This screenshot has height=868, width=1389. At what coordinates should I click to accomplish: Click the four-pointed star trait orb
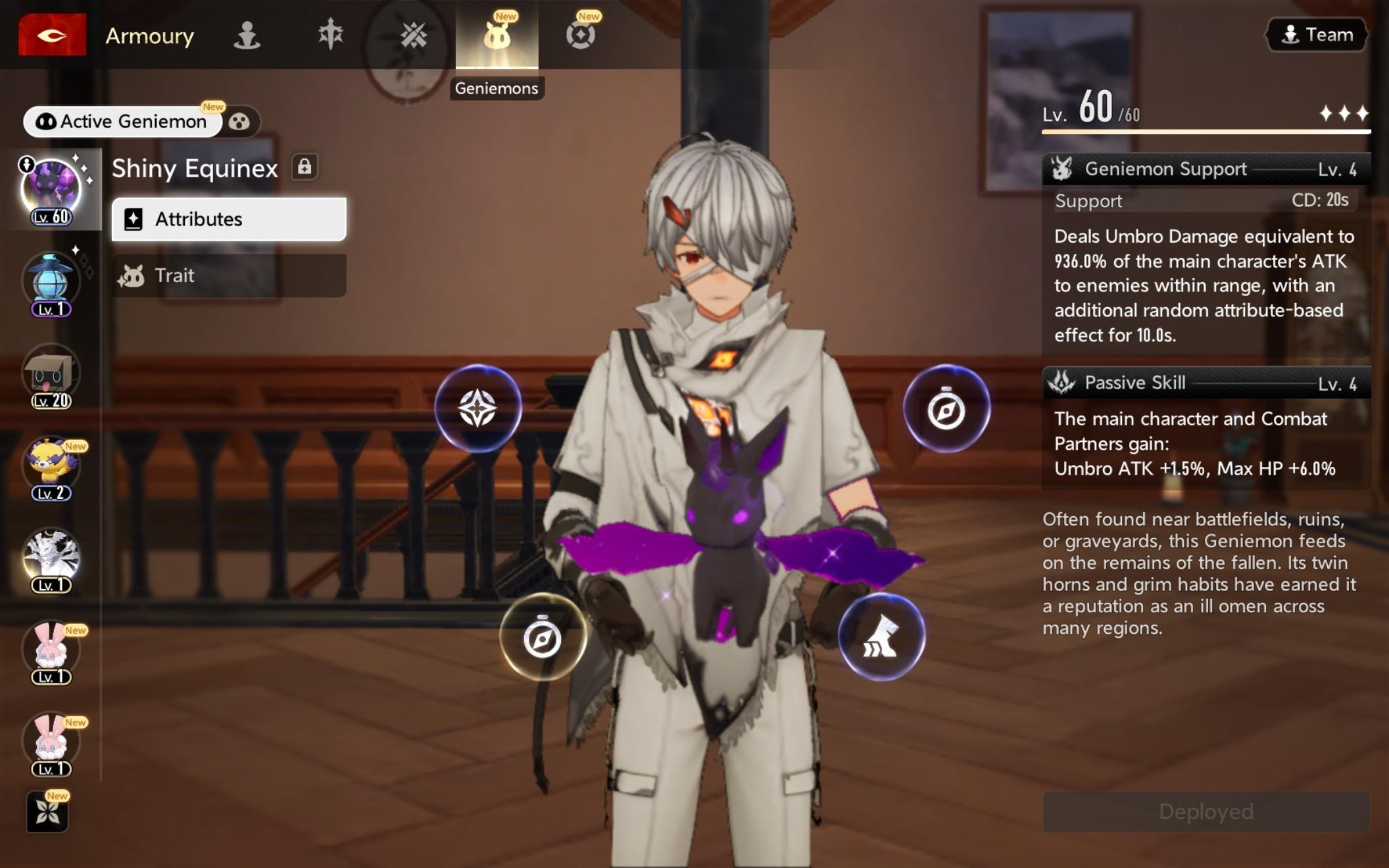click(x=478, y=408)
